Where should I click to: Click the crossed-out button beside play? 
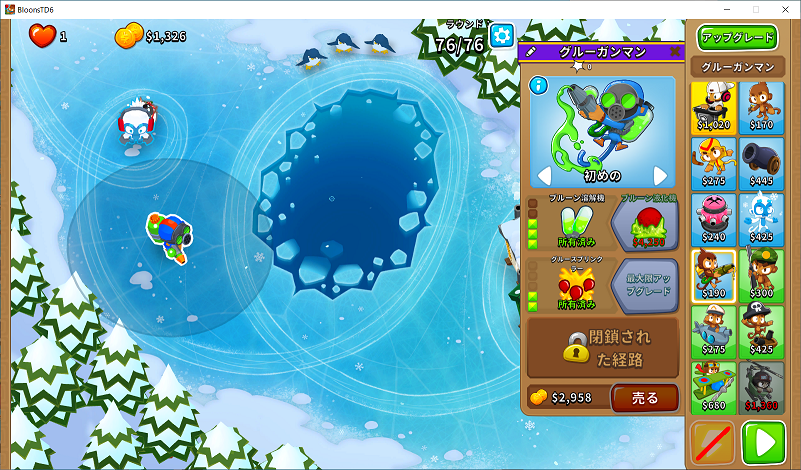712,443
